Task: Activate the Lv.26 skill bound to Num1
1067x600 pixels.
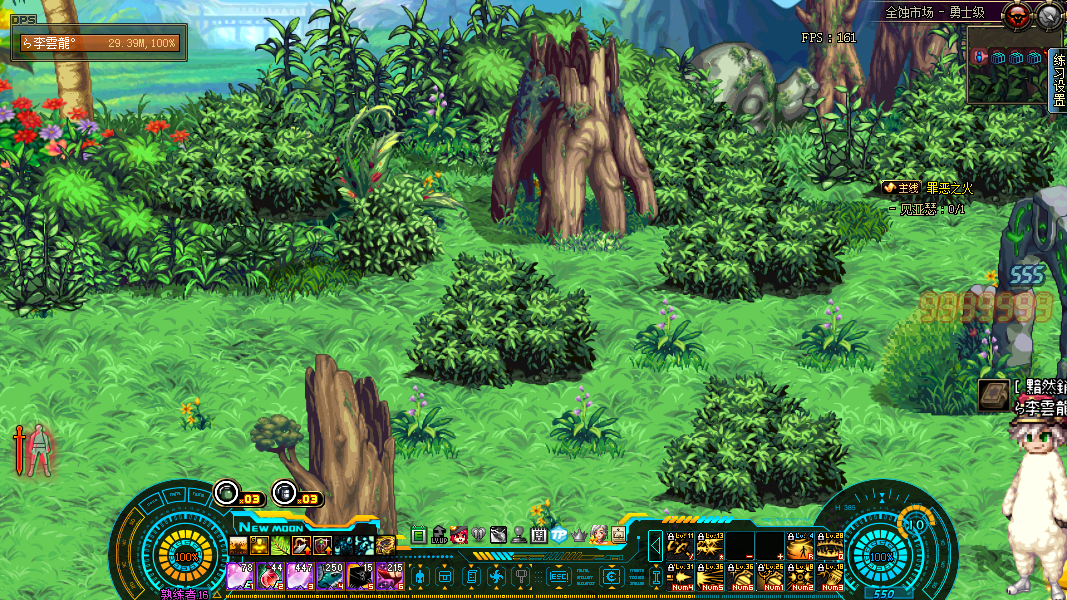Action: coord(771,577)
